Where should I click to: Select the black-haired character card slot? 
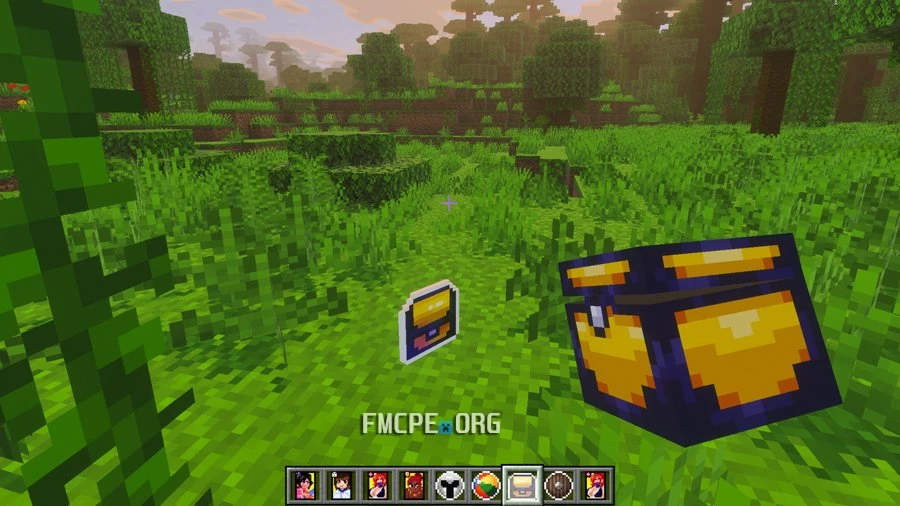[305, 485]
